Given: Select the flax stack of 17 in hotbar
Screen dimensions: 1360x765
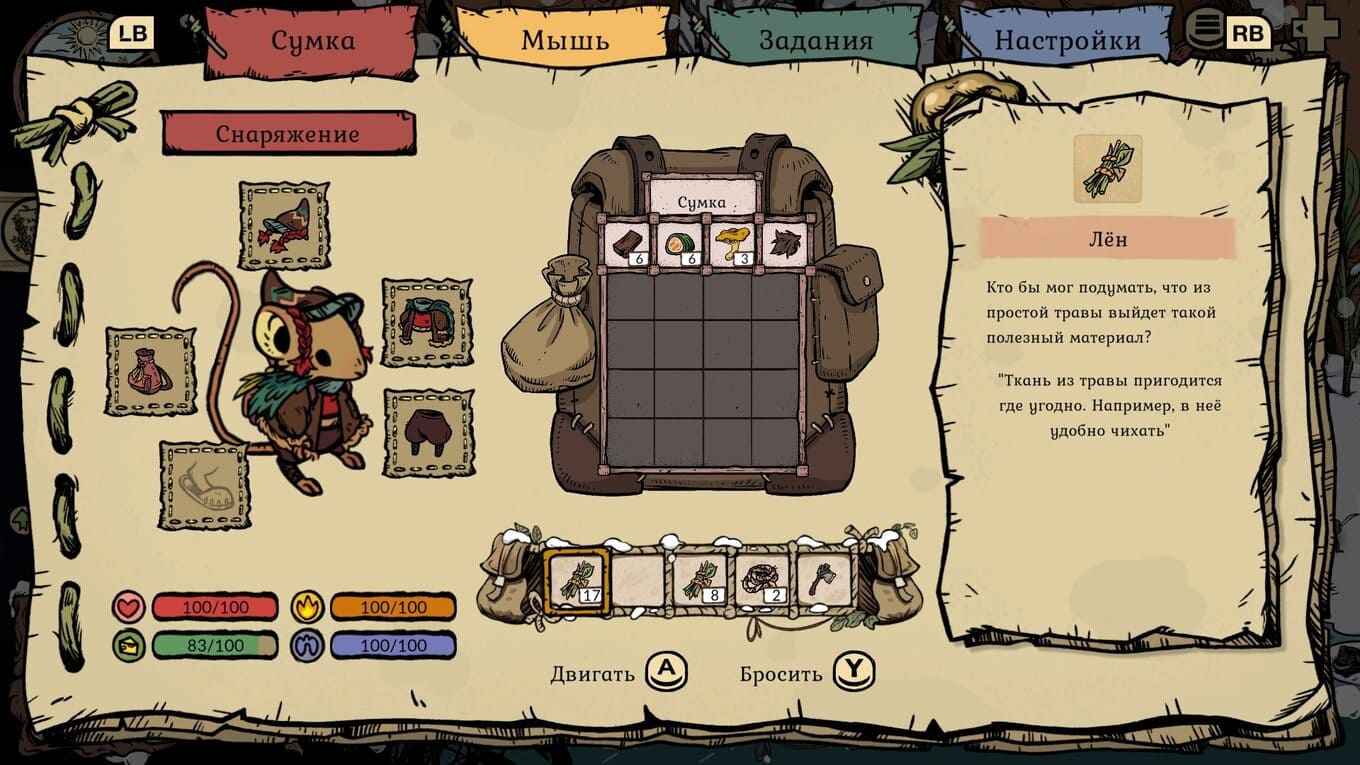Looking at the screenshot, I should tap(575, 580).
